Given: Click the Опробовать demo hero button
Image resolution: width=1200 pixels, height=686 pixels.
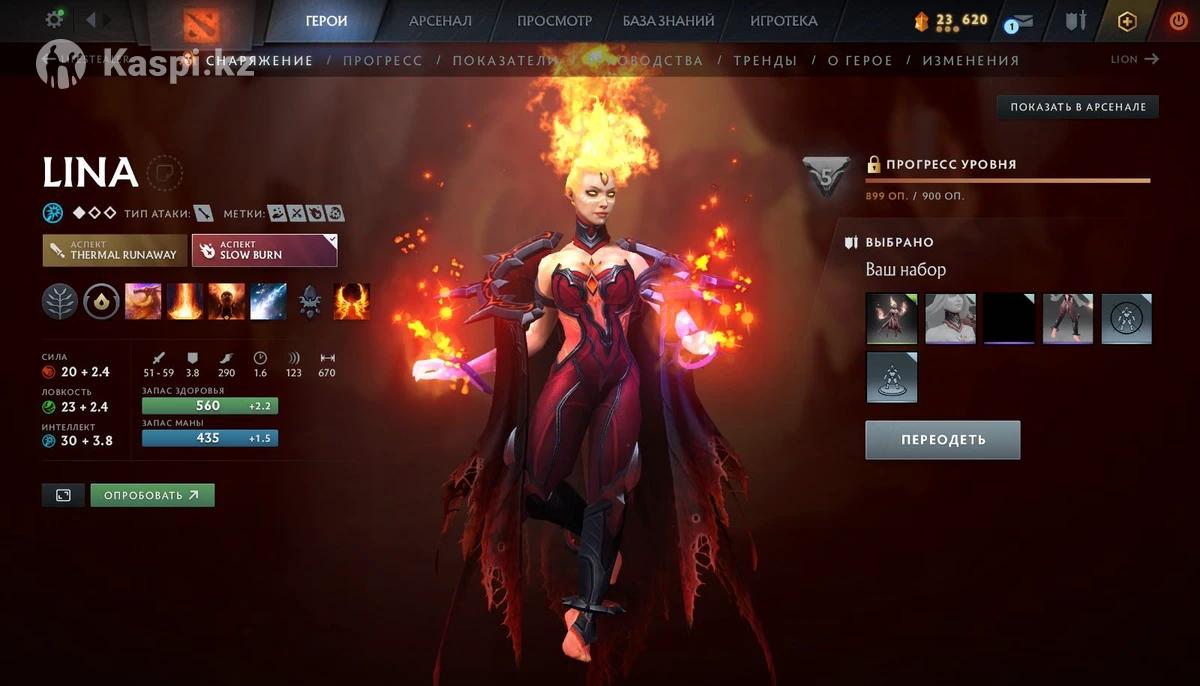Looking at the screenshot, I should click(x=152, y=495).
